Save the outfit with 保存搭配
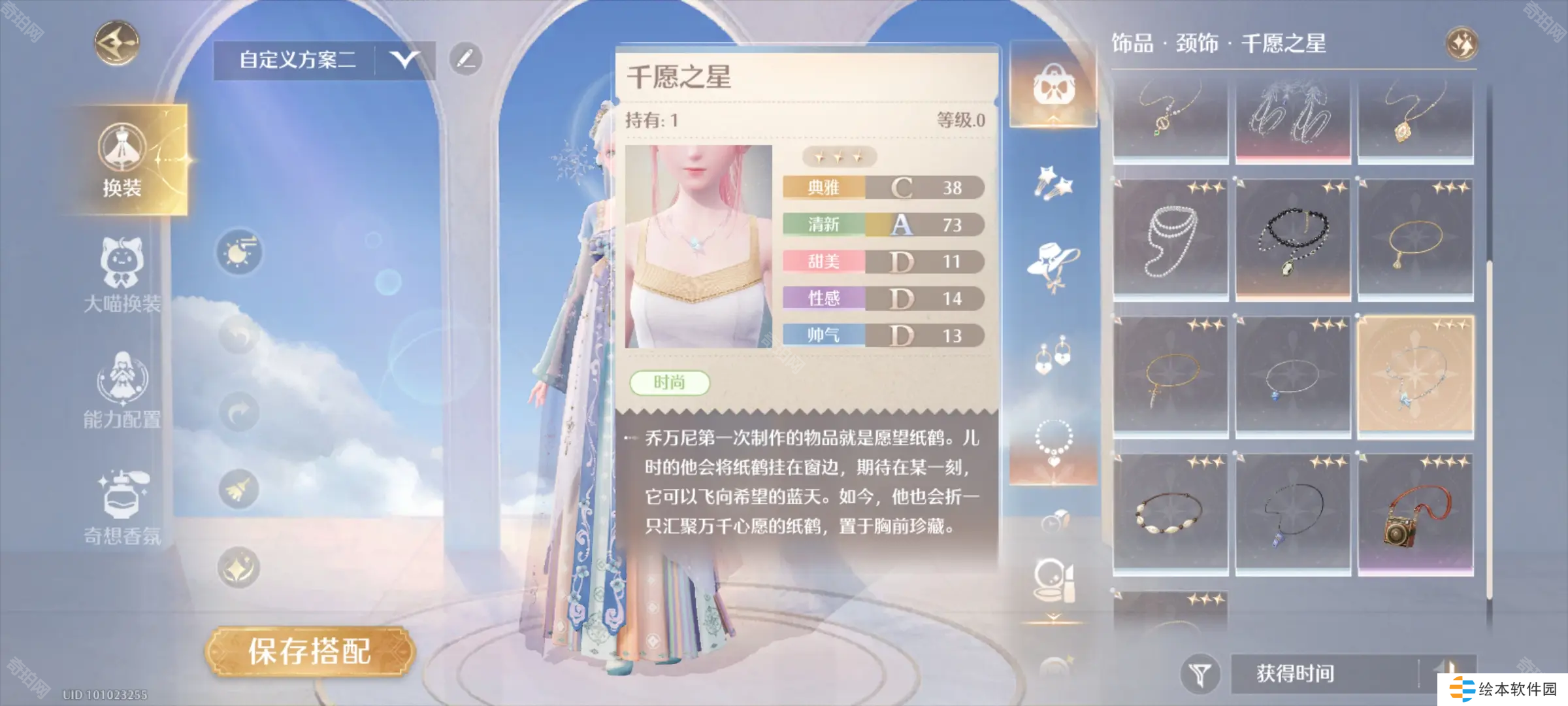The height and width of the screenshot is (706, 1568). [x=310, y=652]
